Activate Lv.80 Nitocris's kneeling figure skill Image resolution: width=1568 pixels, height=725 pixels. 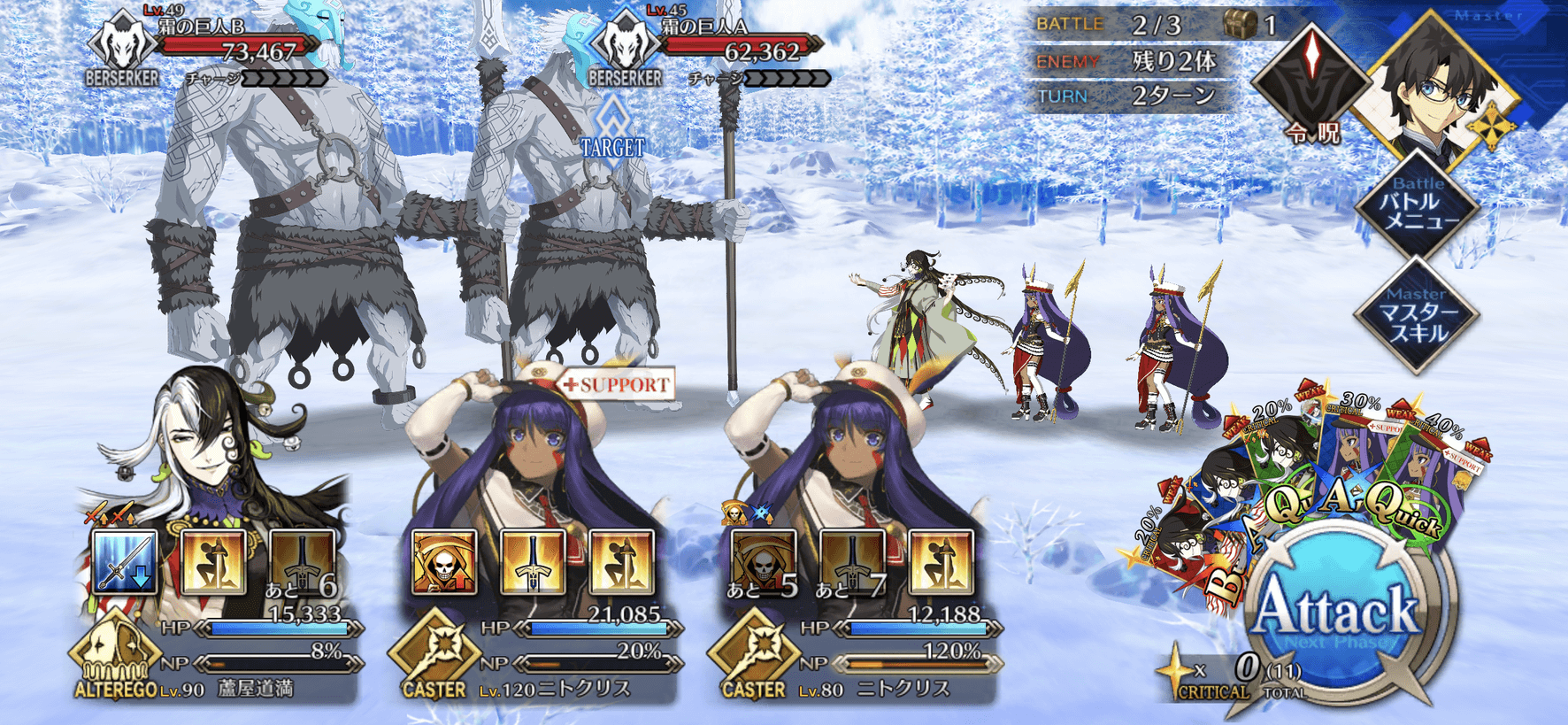941,562
